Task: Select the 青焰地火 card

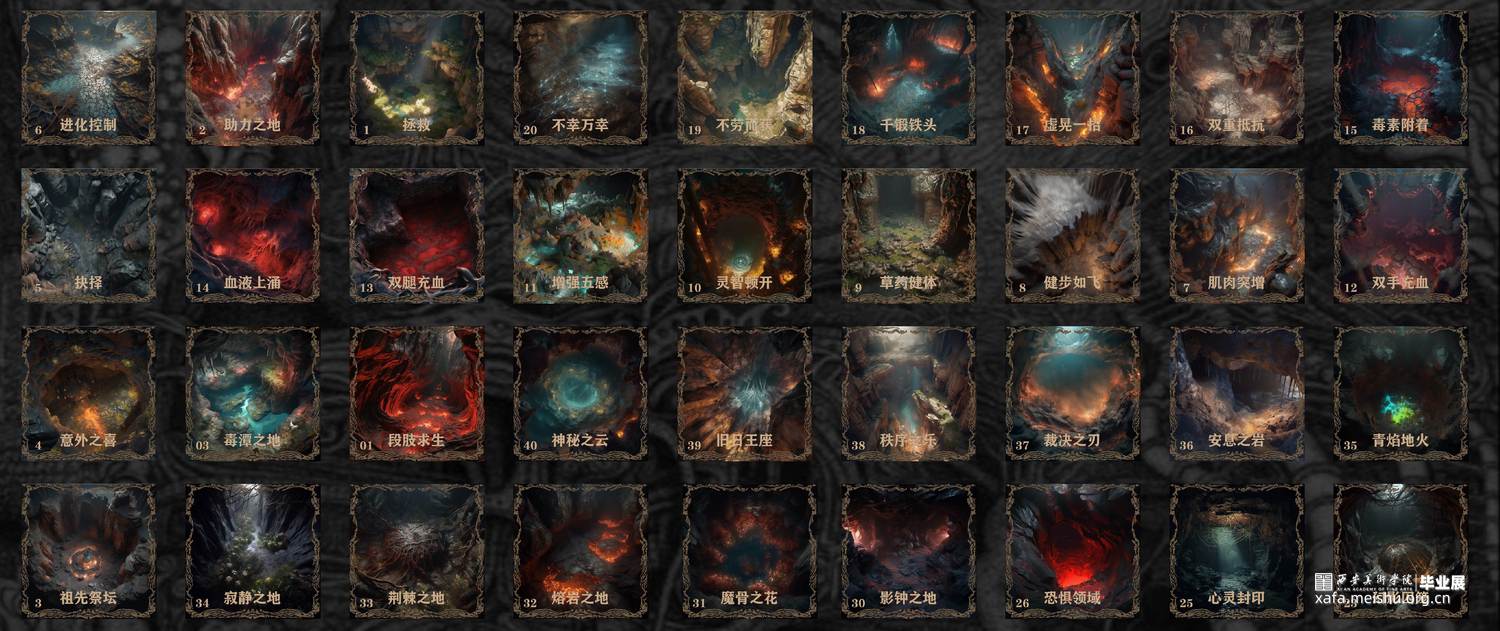Action: pyautogui.click(x=1400, y=392)
